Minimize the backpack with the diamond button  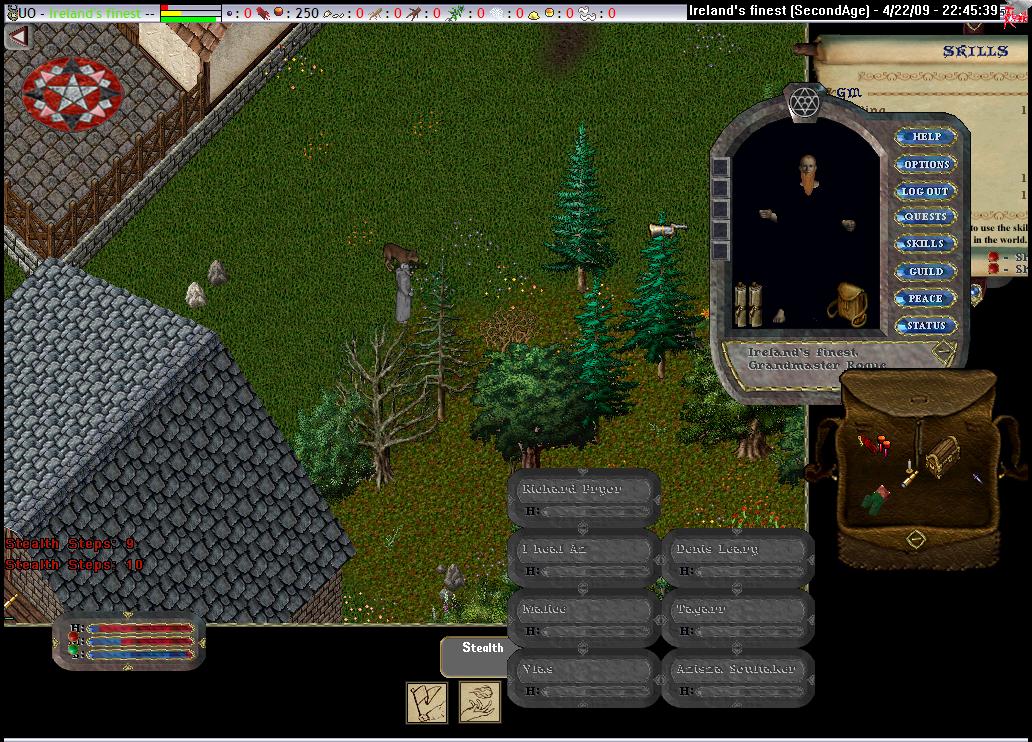click(915, 540)
